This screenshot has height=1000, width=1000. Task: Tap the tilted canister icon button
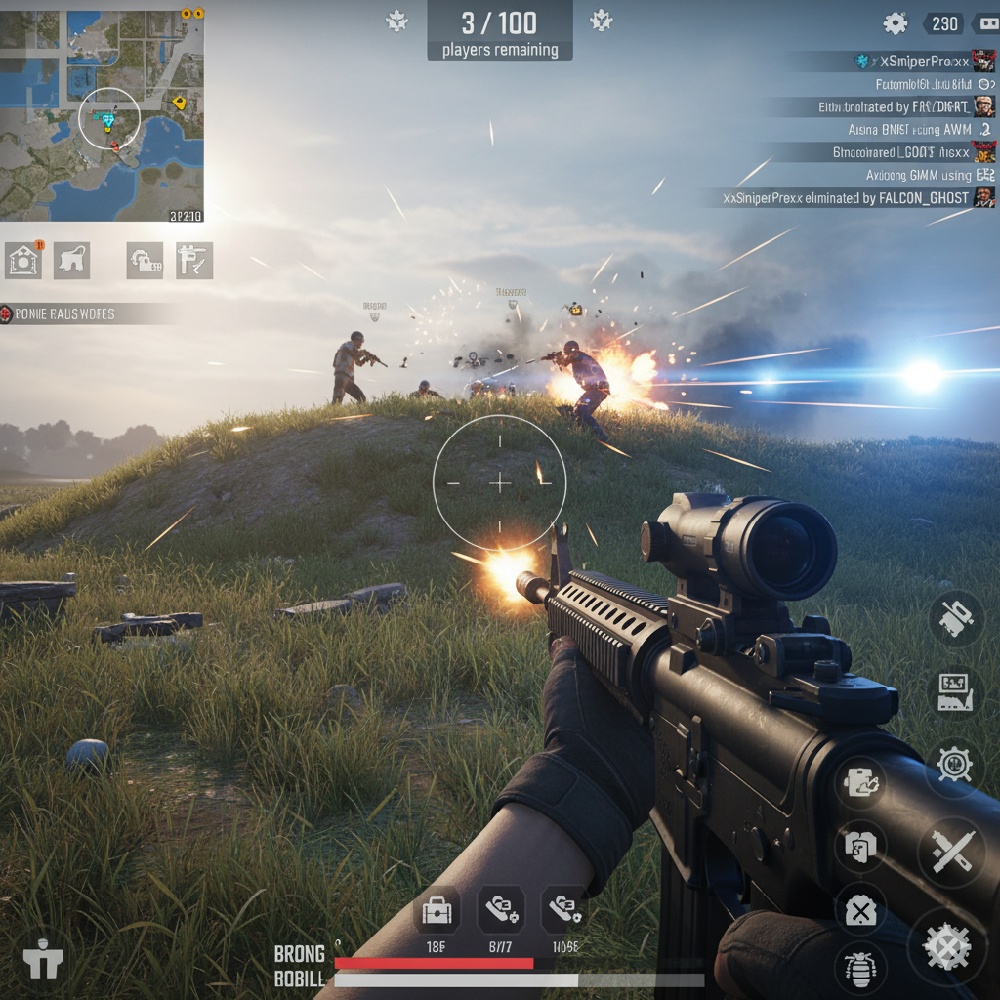(955, 619)
